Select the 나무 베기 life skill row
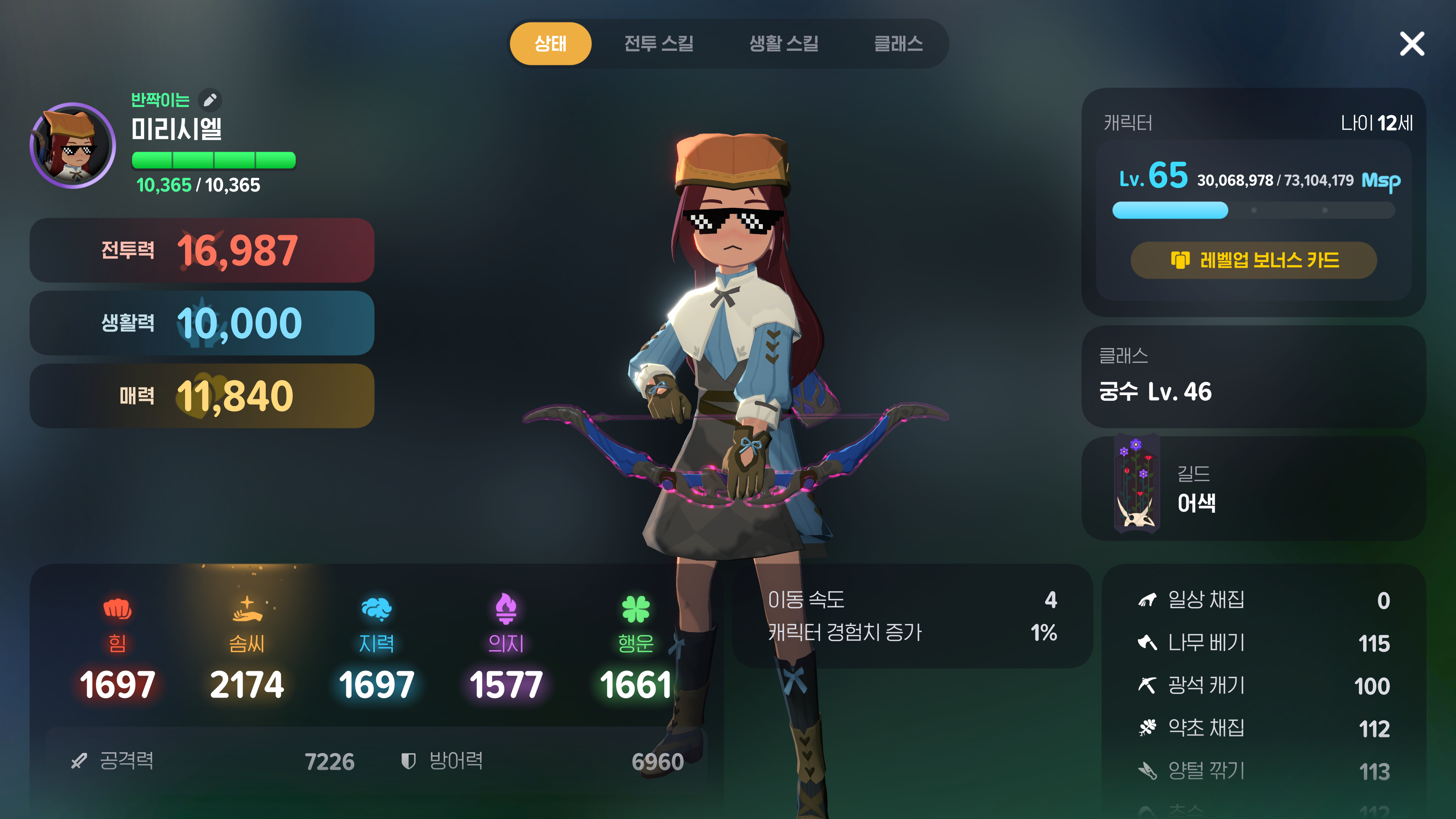This screenshot has width=1456, height=819. [1263, 643]
